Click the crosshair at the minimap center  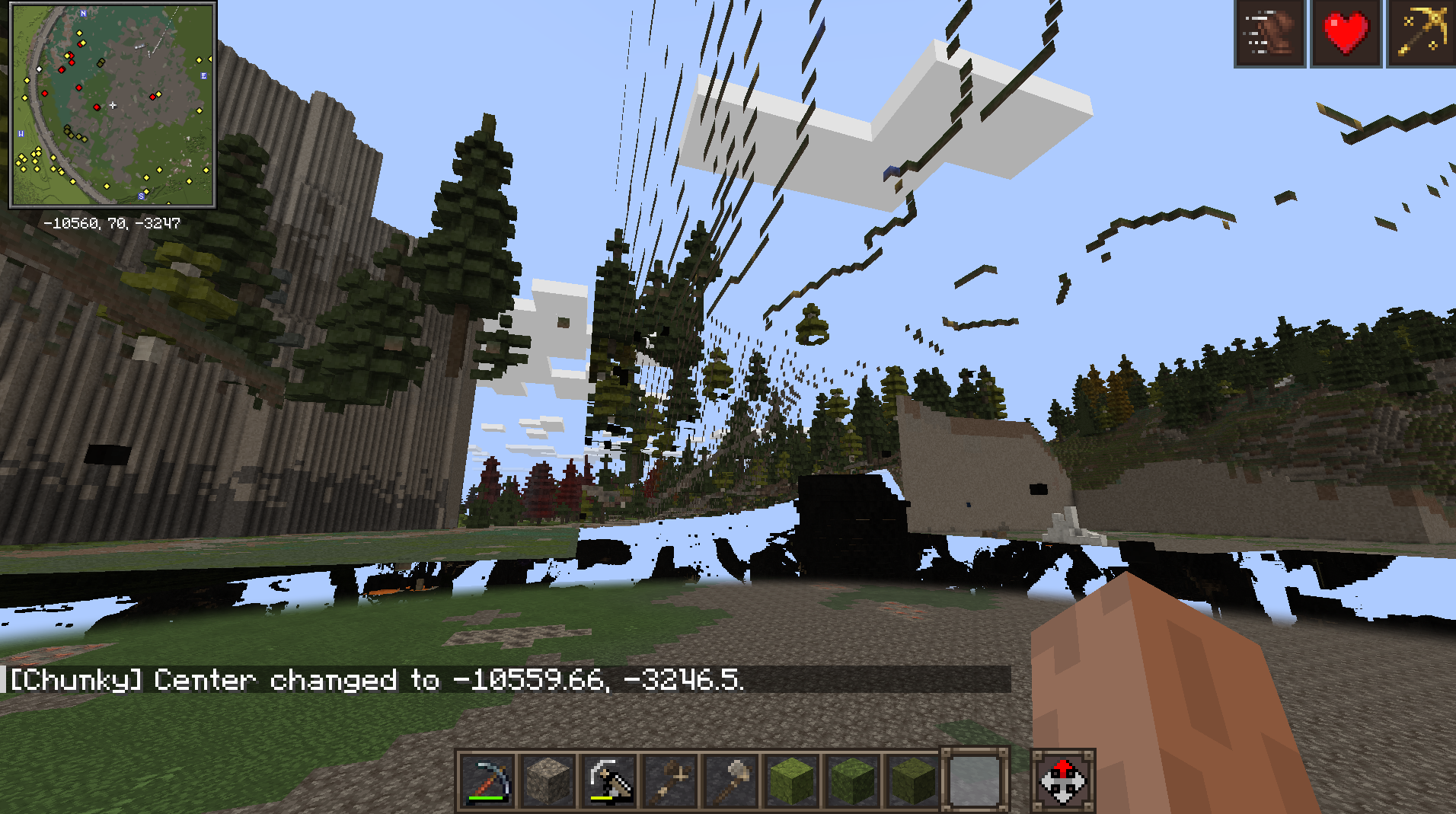coord(114,106)
